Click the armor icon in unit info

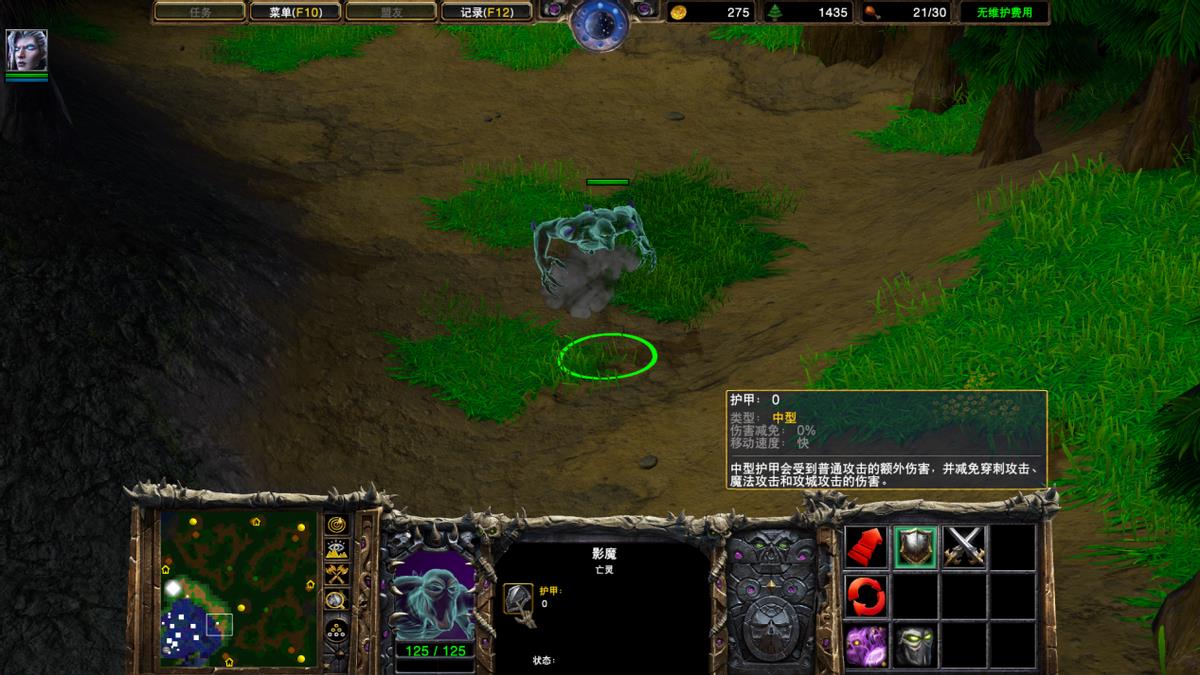pos(518,600)
